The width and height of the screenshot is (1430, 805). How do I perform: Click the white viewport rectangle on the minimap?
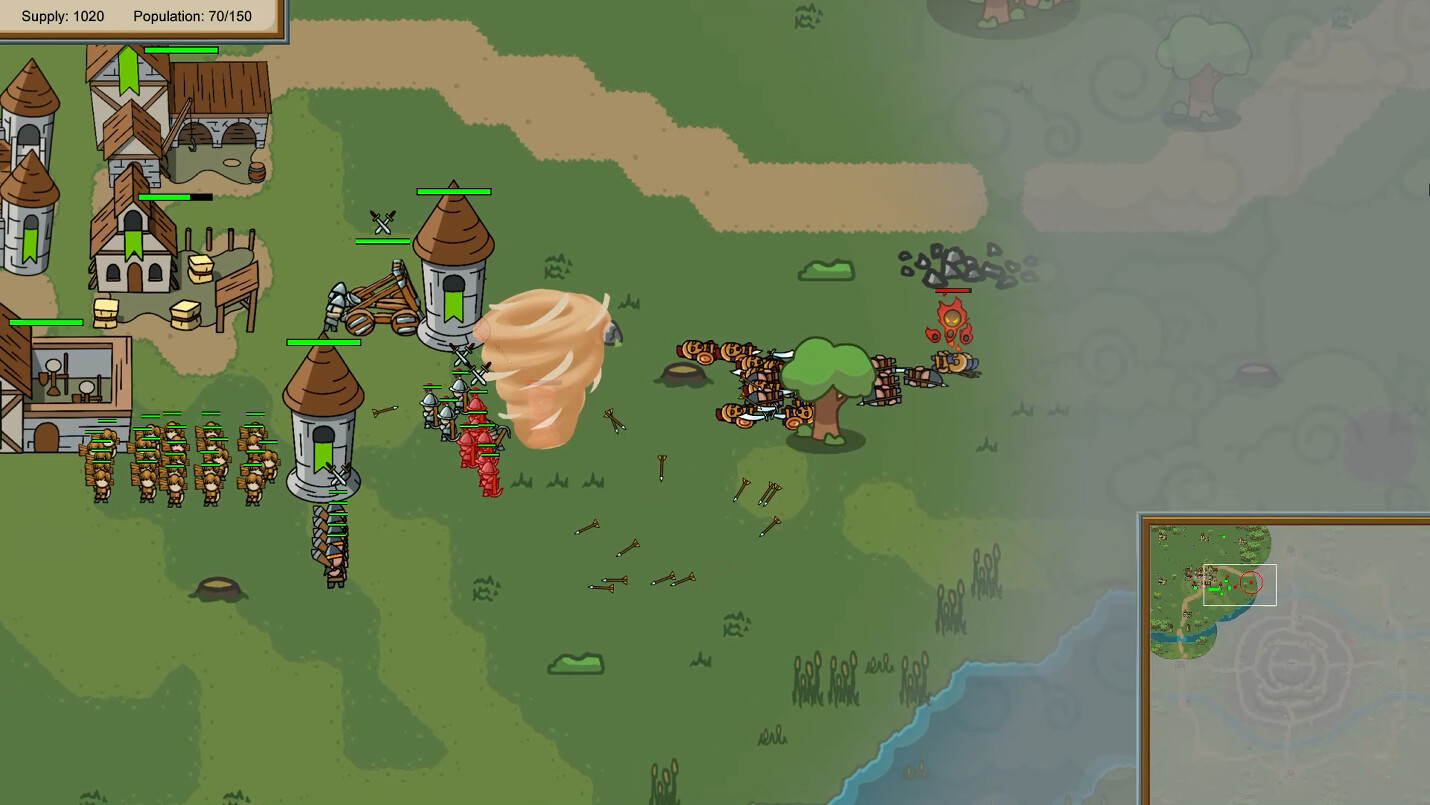tap(1239, 583)
